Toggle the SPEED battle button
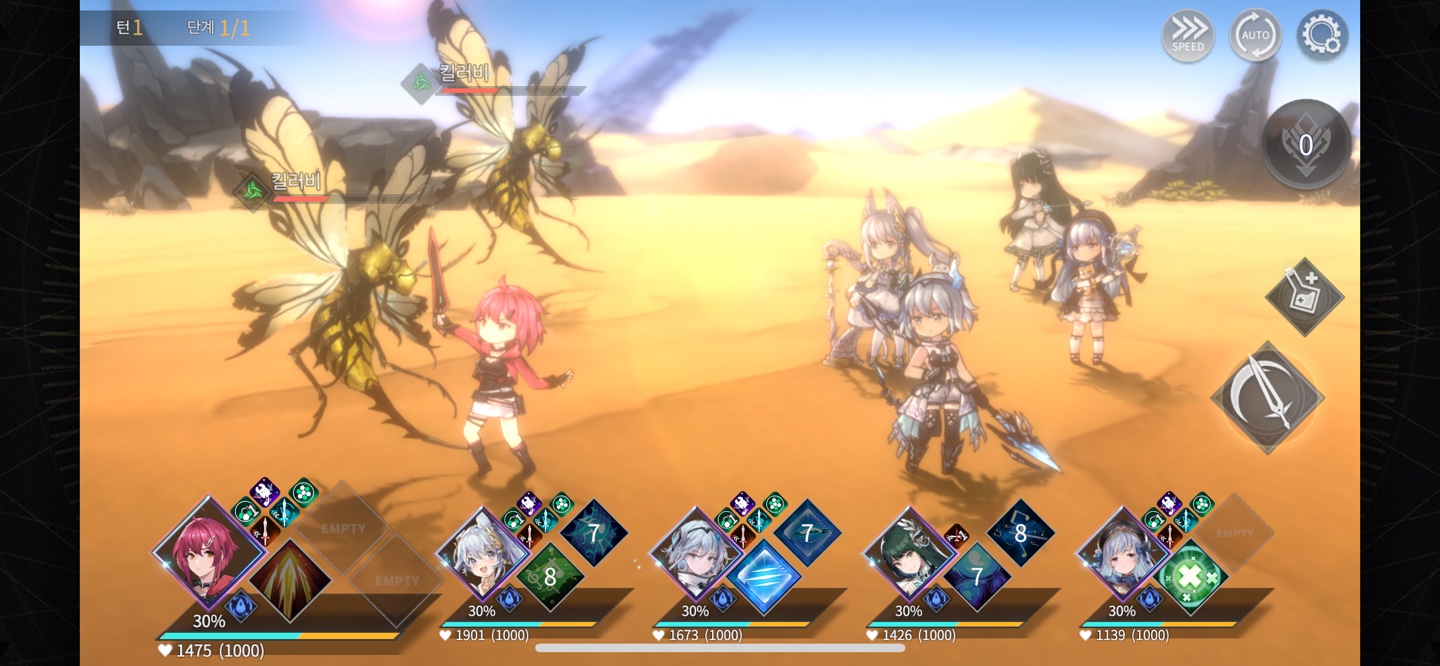The height and width of the screenshot is (666, 1440). (1188, 36)
